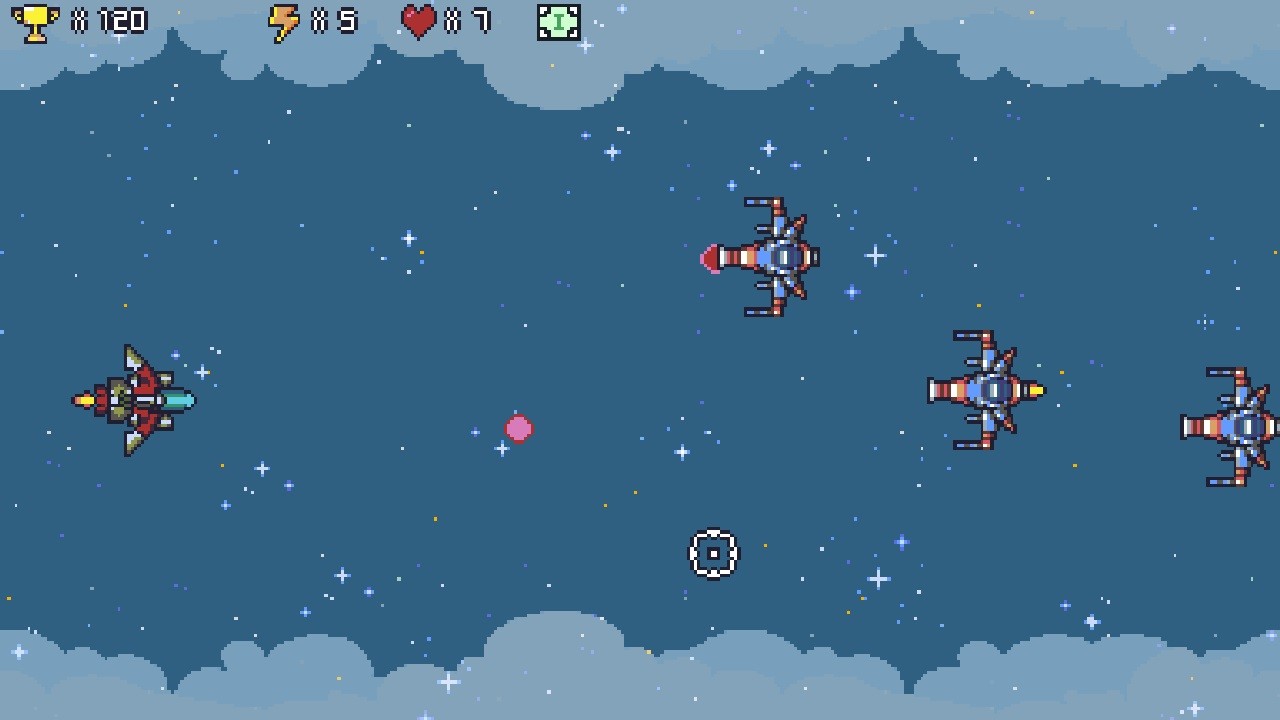Click the teal engine exhaust of player ship
The image size is (1280, 720).
tap(180, 398)
